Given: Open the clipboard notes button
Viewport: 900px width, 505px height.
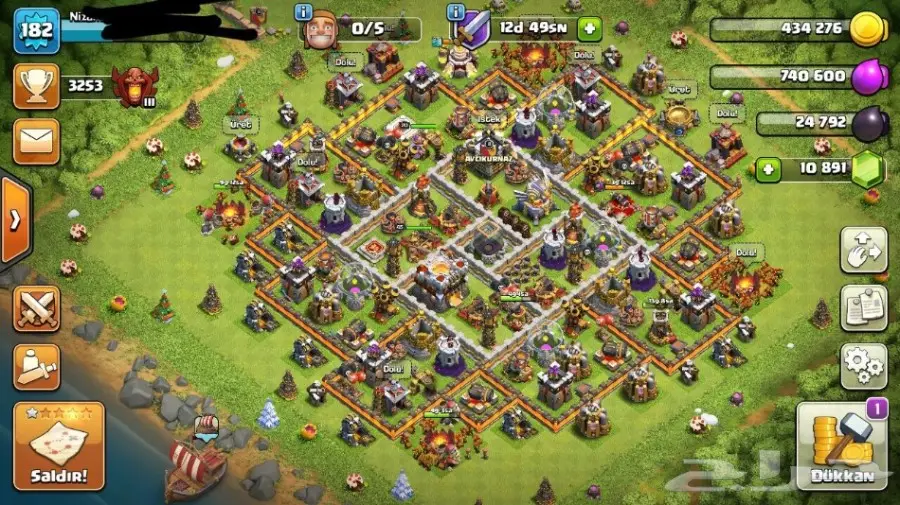Looking at the screenshot, I should point(863,308).
